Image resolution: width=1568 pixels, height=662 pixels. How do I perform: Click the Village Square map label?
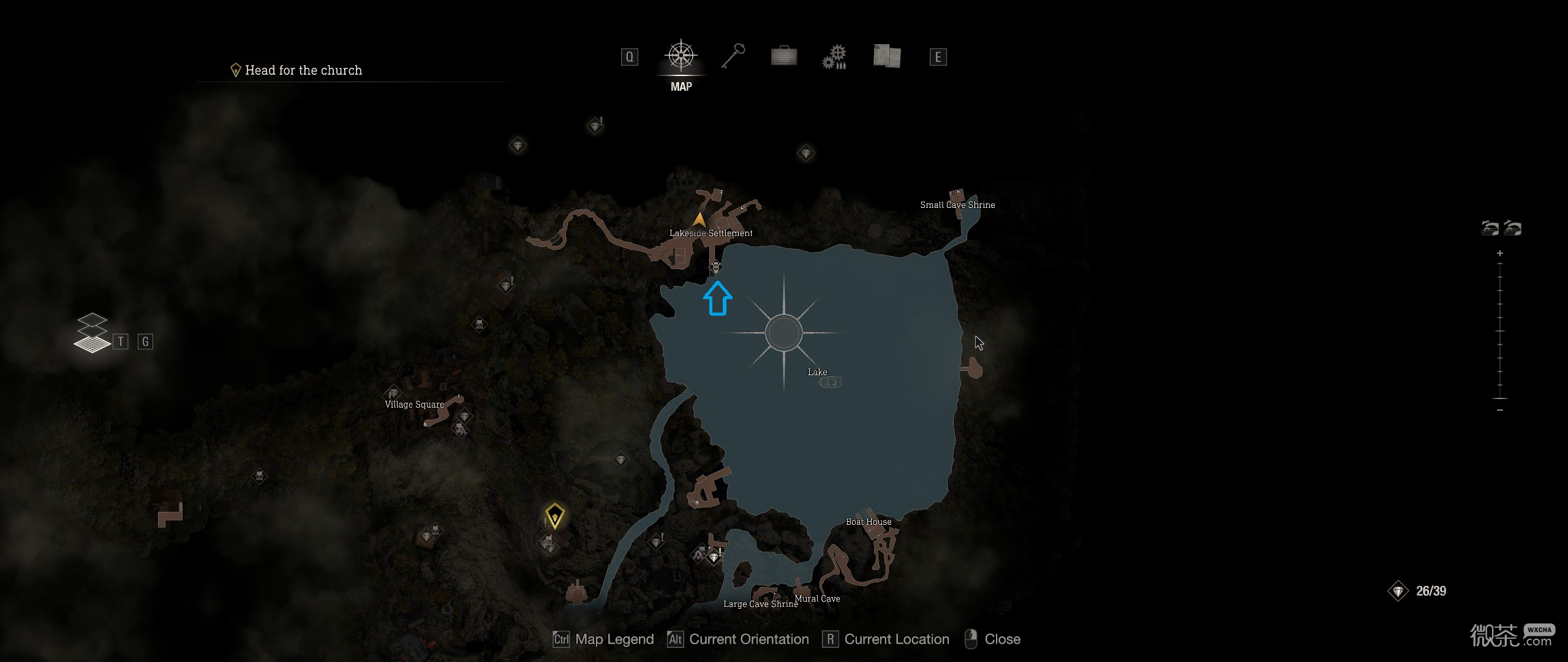414,405
